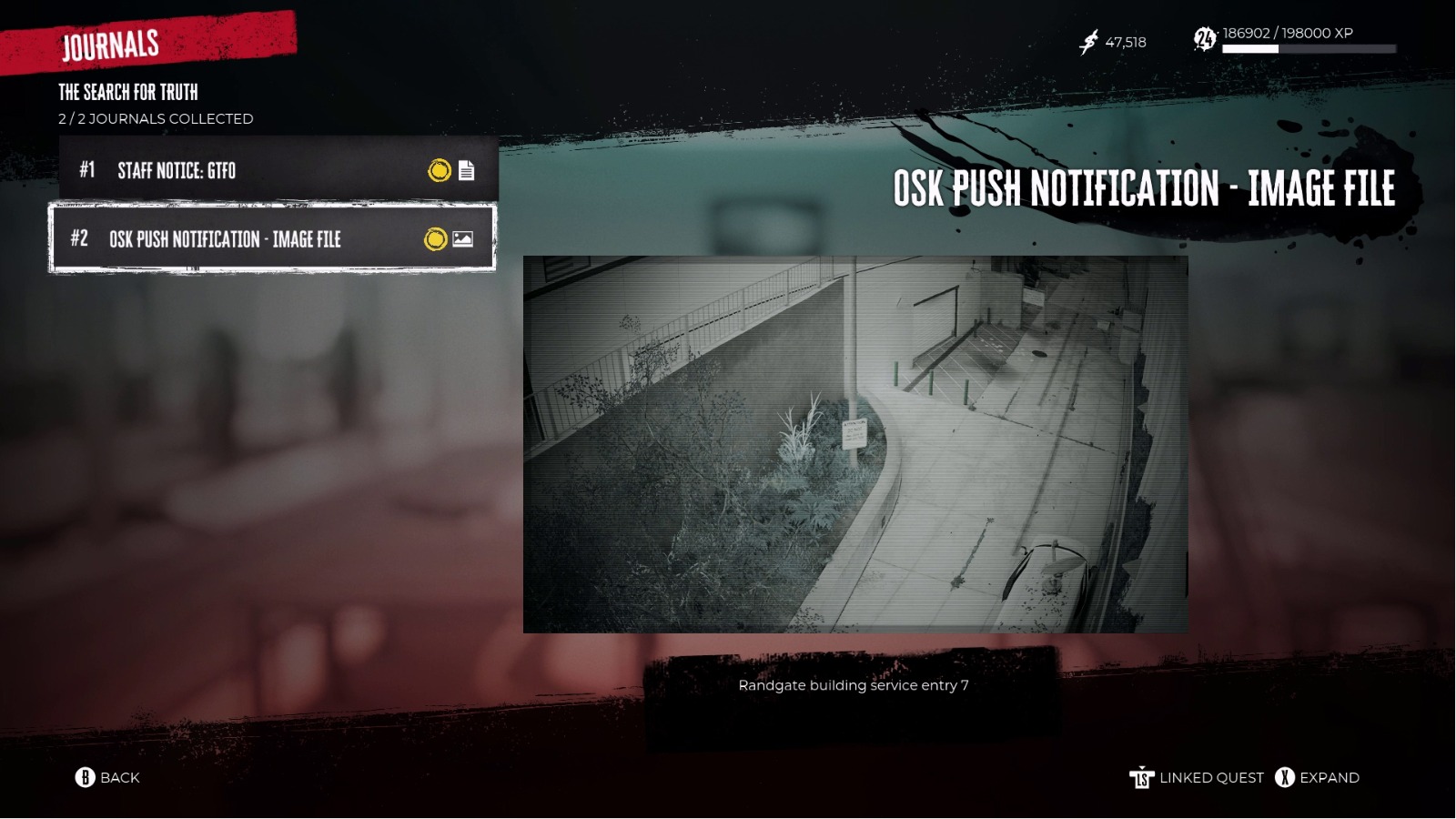This screenshot has width=1456, height=819.
Task: Click the yellow new-item indicator on Staff Notice: GTFO
Action: [438, 171]
